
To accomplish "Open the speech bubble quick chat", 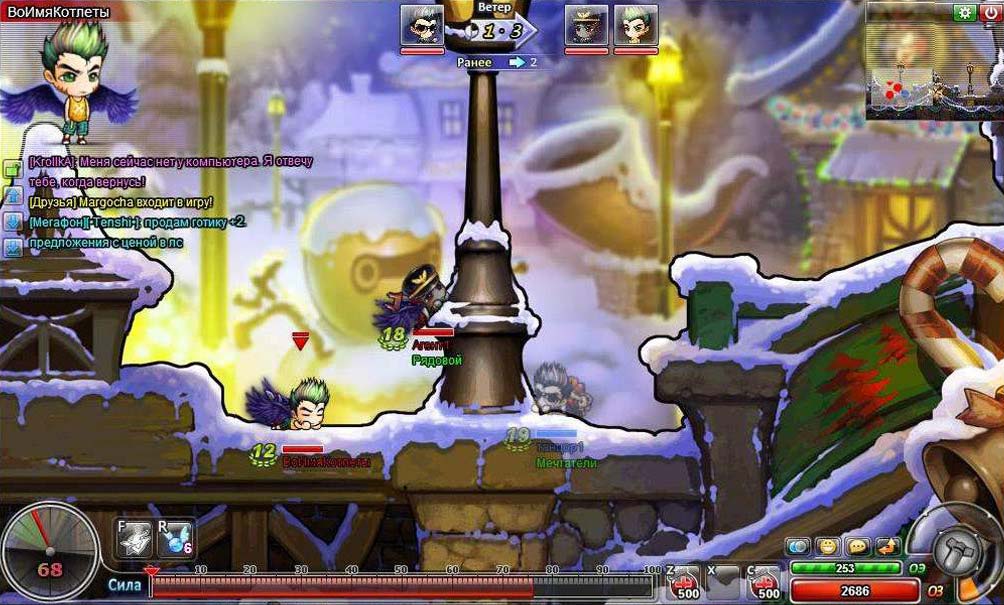I will tap(857, 546).
